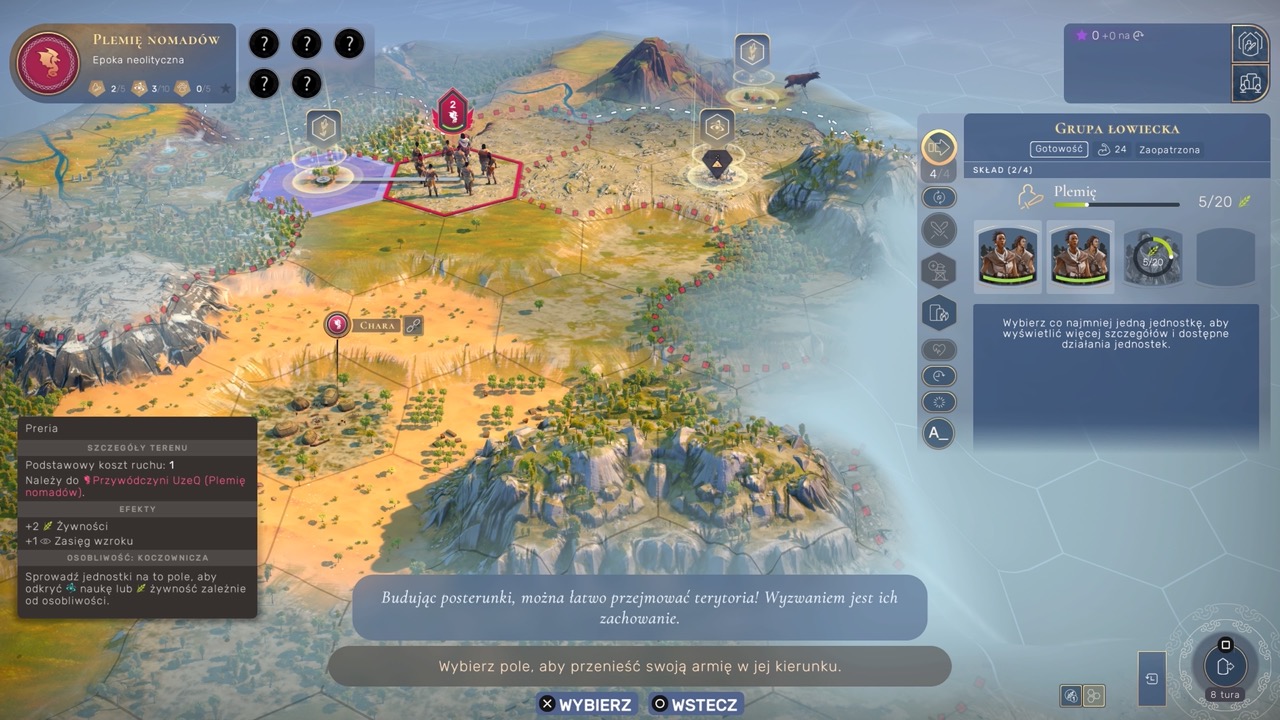Select the first tribe unit portrait
This screenshot has width=1280, height=720.
click(x=1008, y=256)
